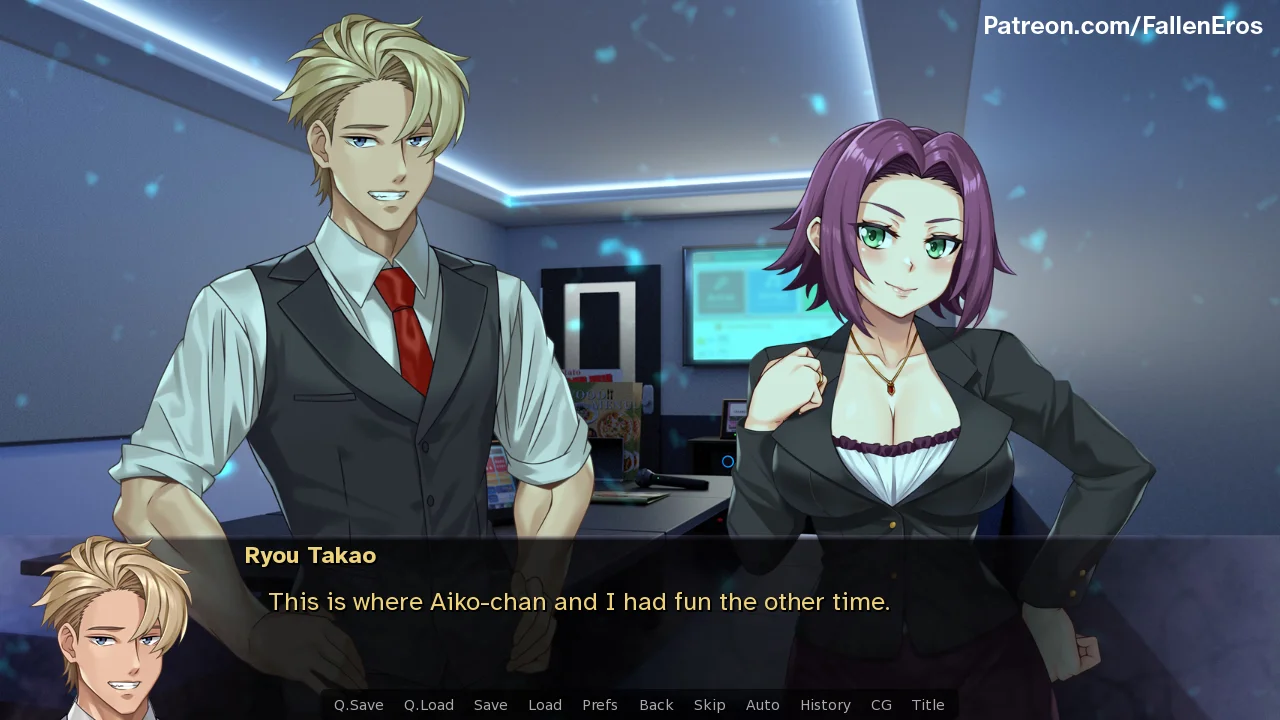Show the dialogue History log
The image size is (1280, 720).
tap(825, 705)
